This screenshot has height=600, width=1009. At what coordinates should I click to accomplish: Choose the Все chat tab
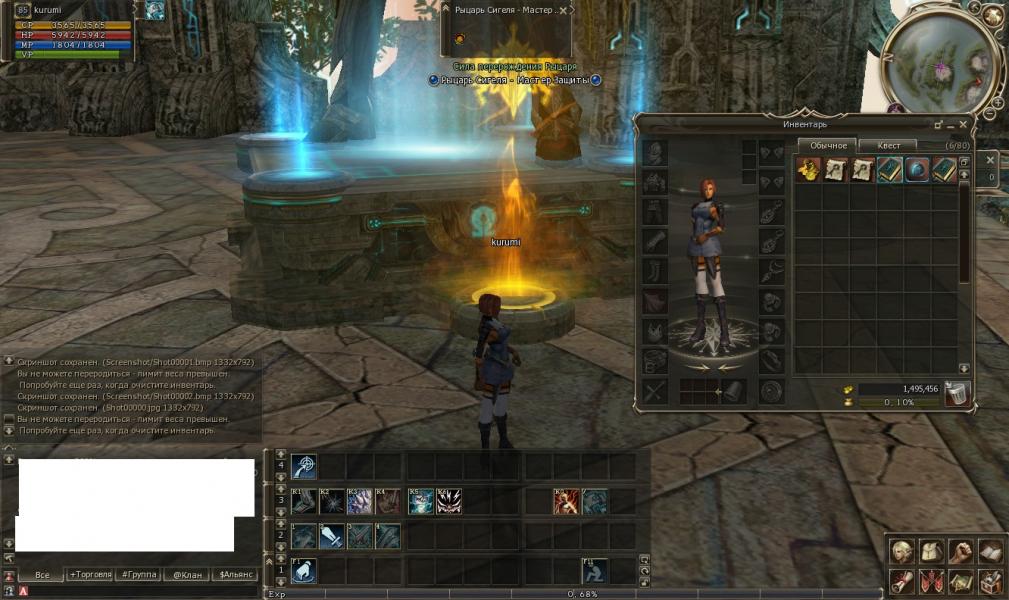point(42,575)
